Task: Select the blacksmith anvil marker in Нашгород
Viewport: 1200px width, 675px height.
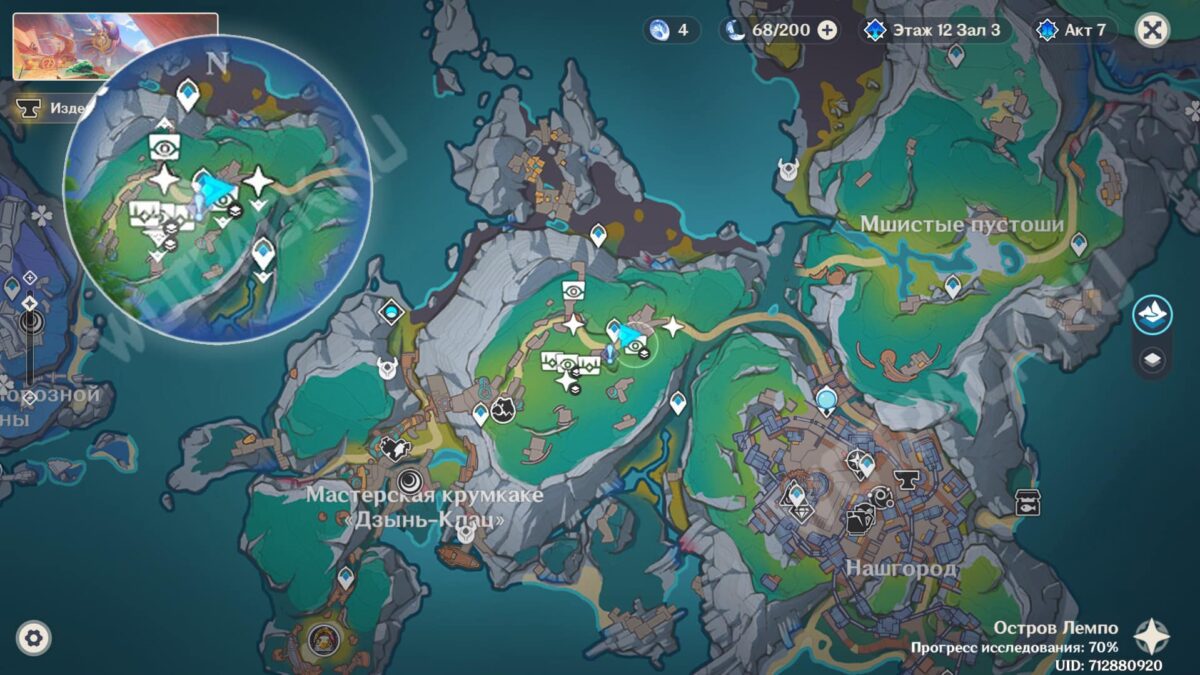Action: coord(907,478)
